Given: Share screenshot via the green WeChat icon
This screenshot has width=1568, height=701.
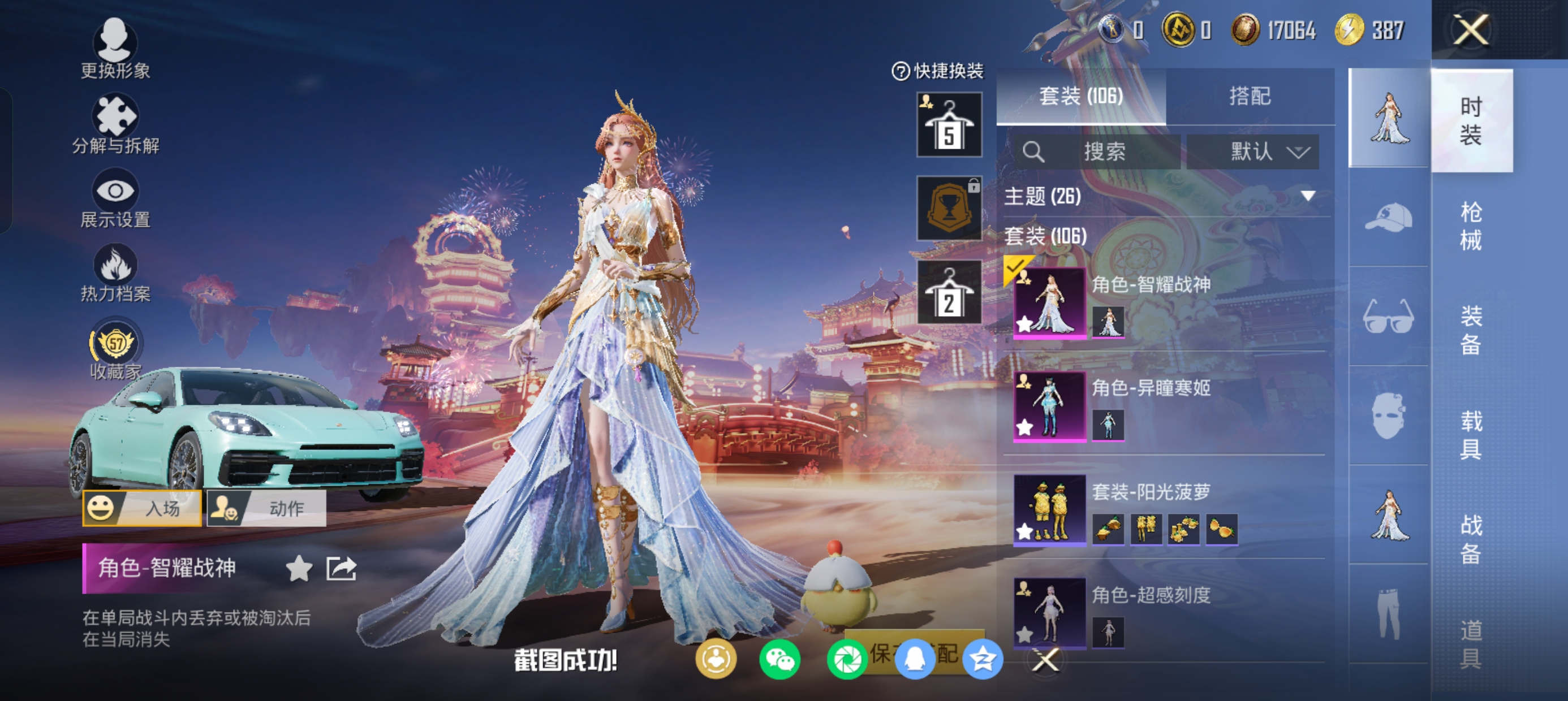Looking at the screenshot, I should pos(779,660).
